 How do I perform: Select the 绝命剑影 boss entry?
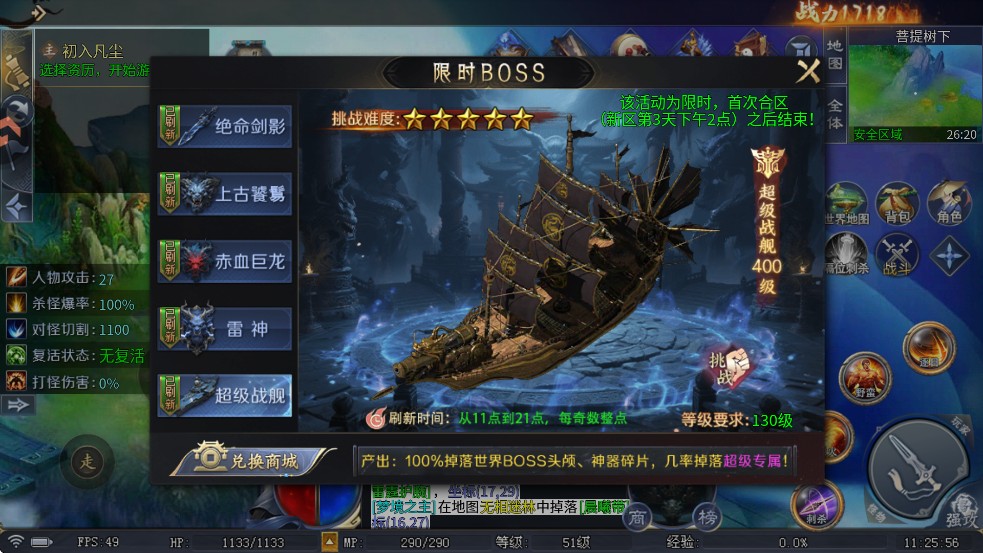(225, 127)
